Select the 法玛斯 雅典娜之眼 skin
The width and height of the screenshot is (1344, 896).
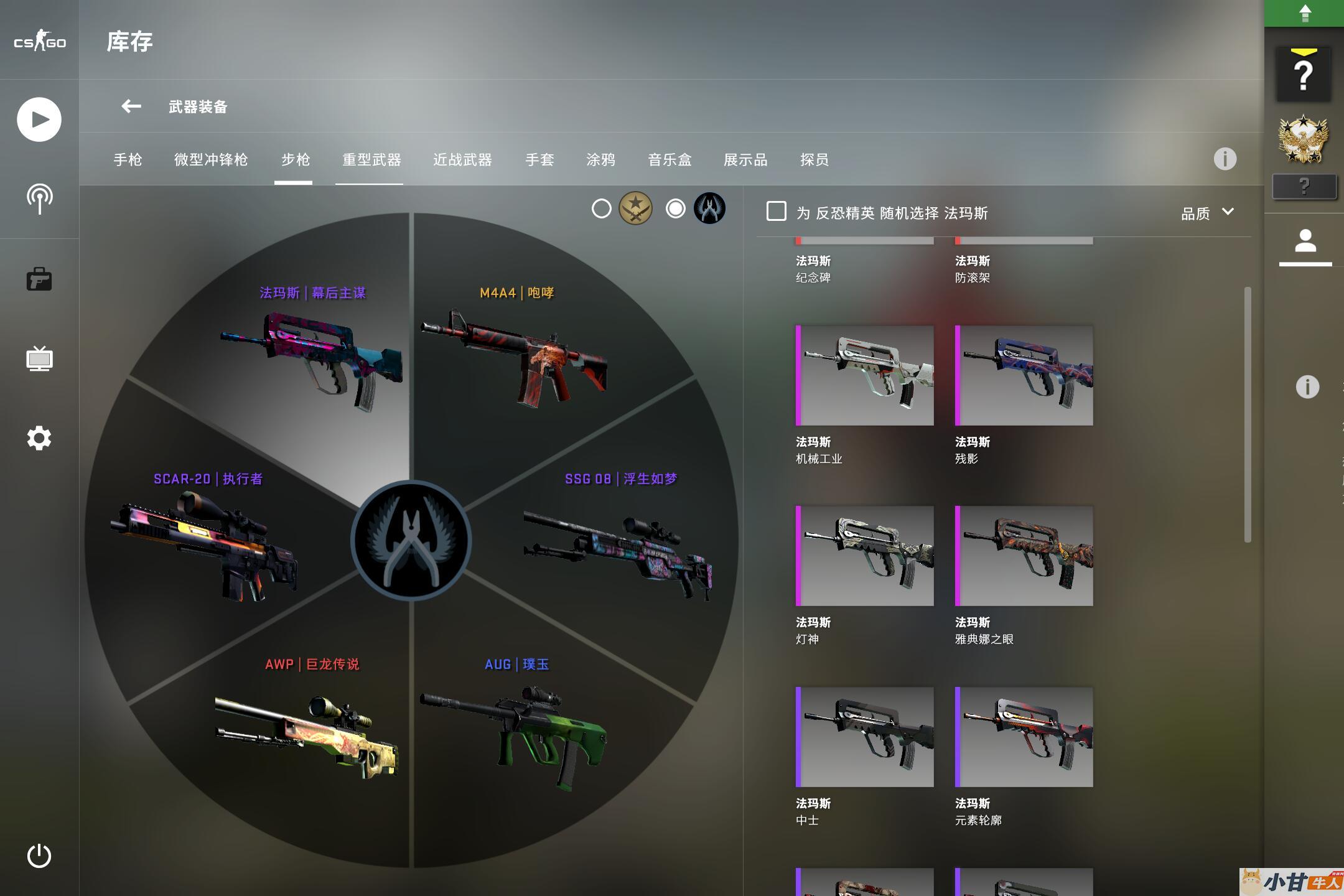tap(1024, 556)
